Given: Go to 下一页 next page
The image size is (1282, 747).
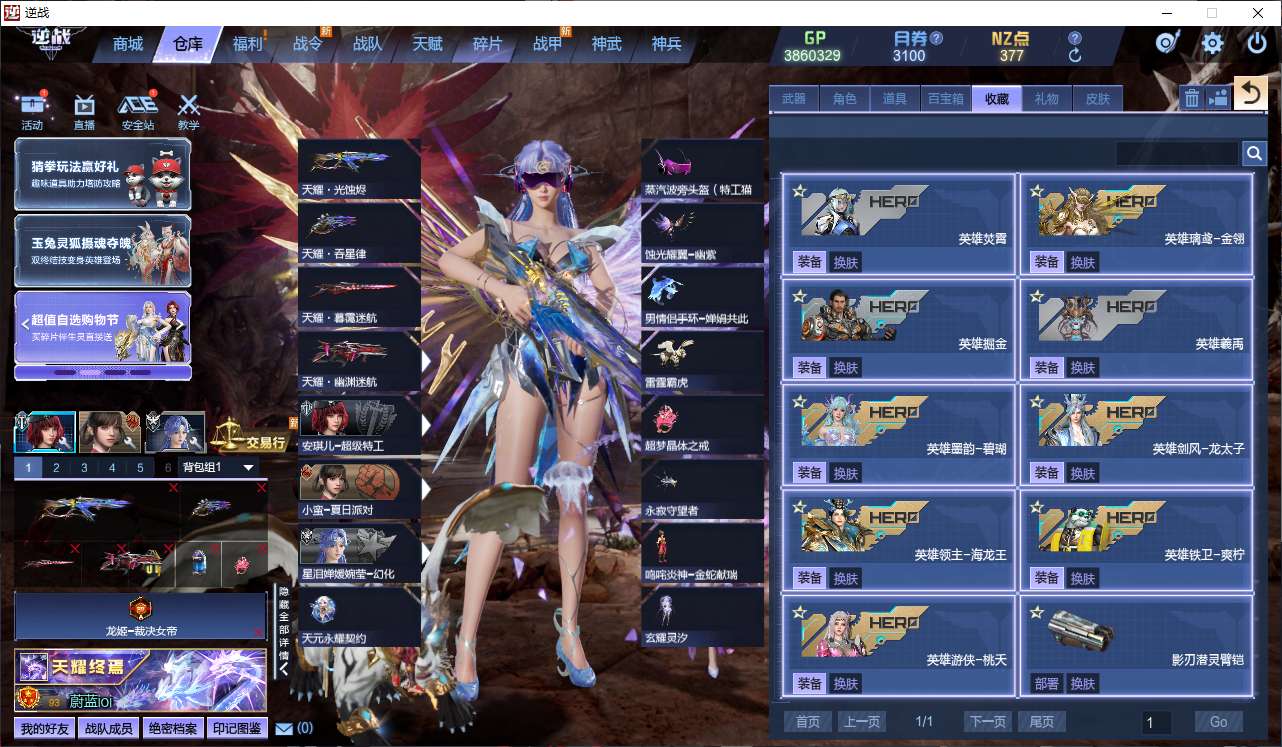Looking at the screenshot, I should [987, 722].
